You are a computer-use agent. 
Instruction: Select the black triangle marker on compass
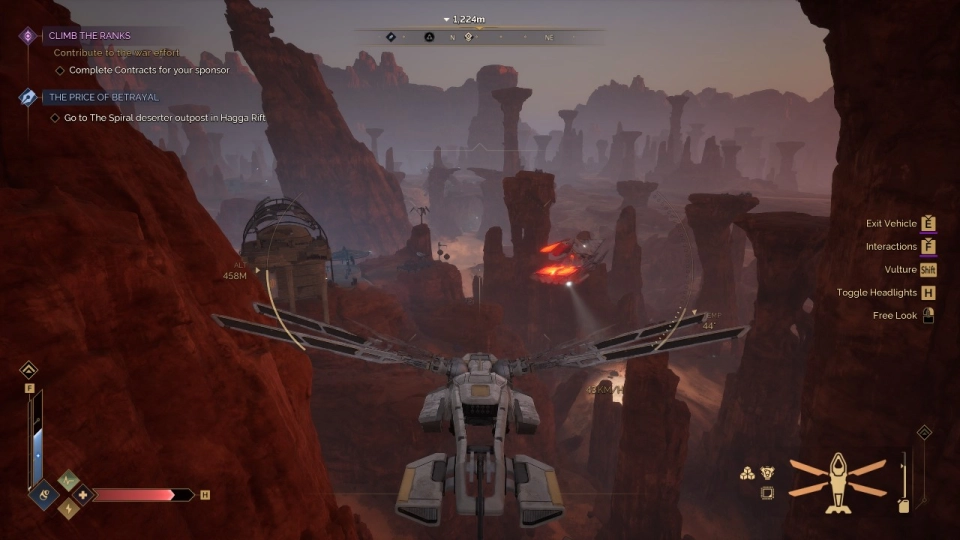click(x=429, y=37)
